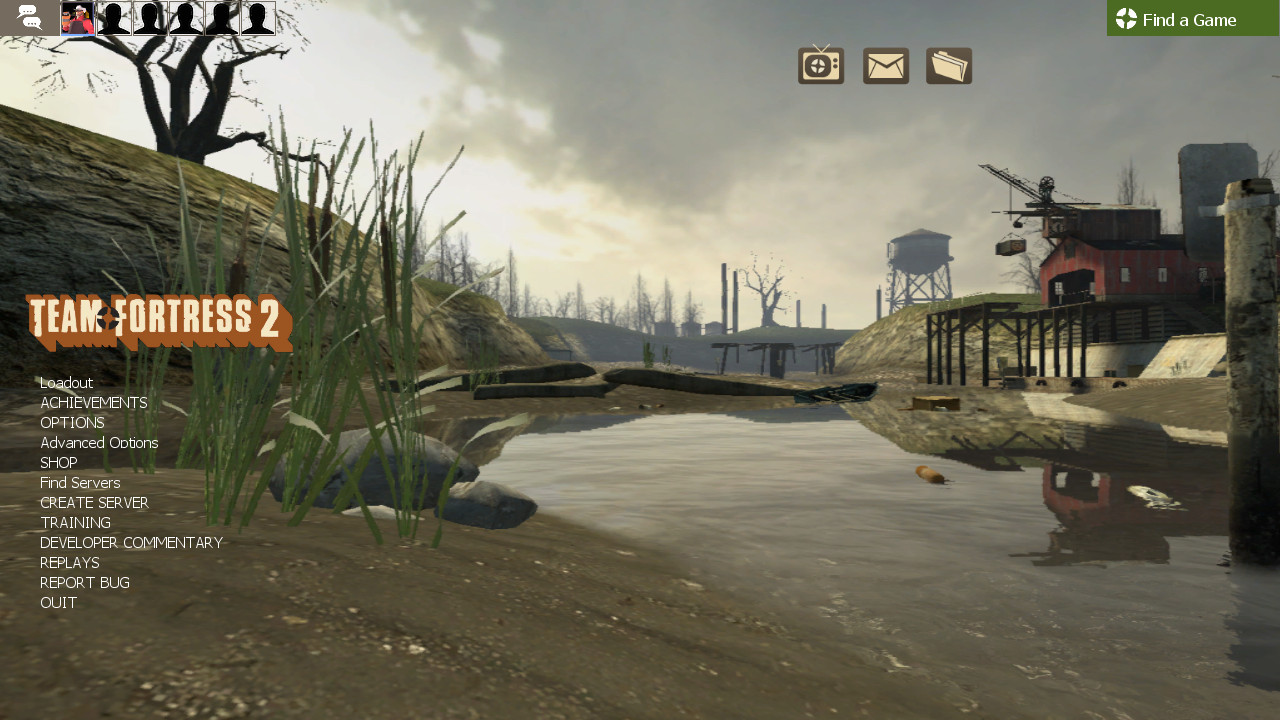Select Find Servers
Image resolution: width=1280 pixels, height=720 pixels.
tap(79, 482)
